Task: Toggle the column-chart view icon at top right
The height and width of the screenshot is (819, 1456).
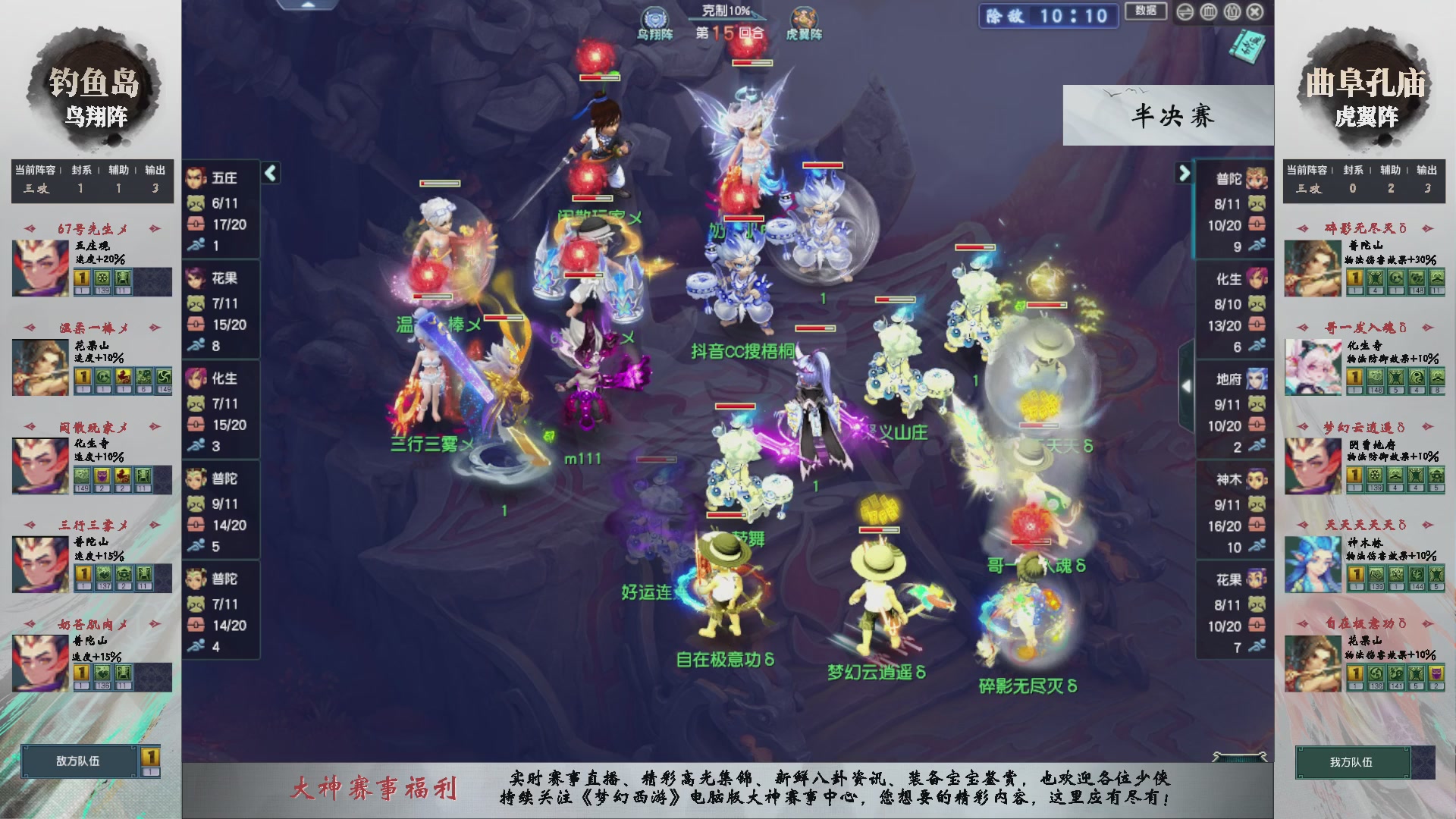Action: [1208, 11]
